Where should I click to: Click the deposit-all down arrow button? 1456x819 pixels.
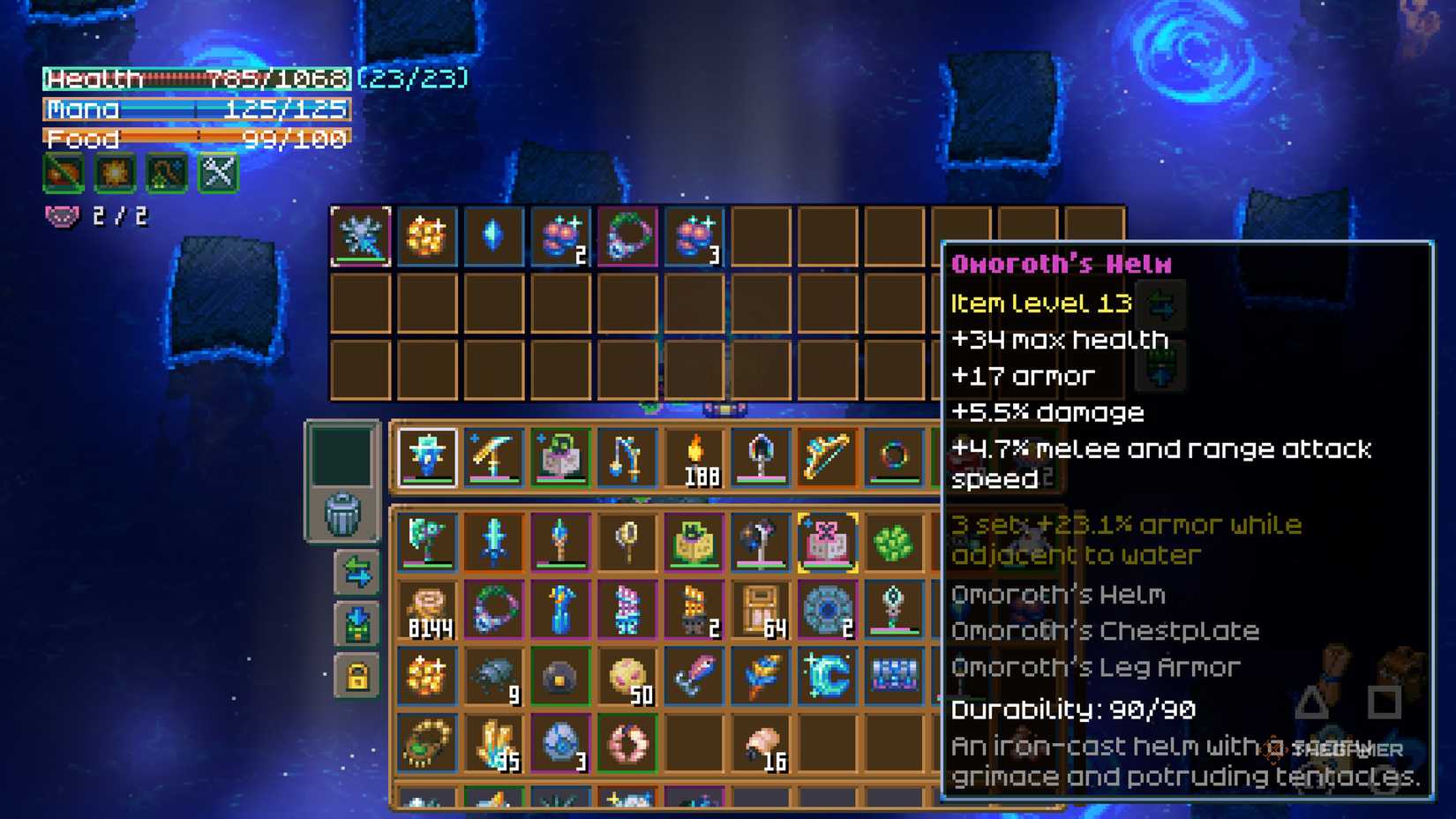pos(360,623)
